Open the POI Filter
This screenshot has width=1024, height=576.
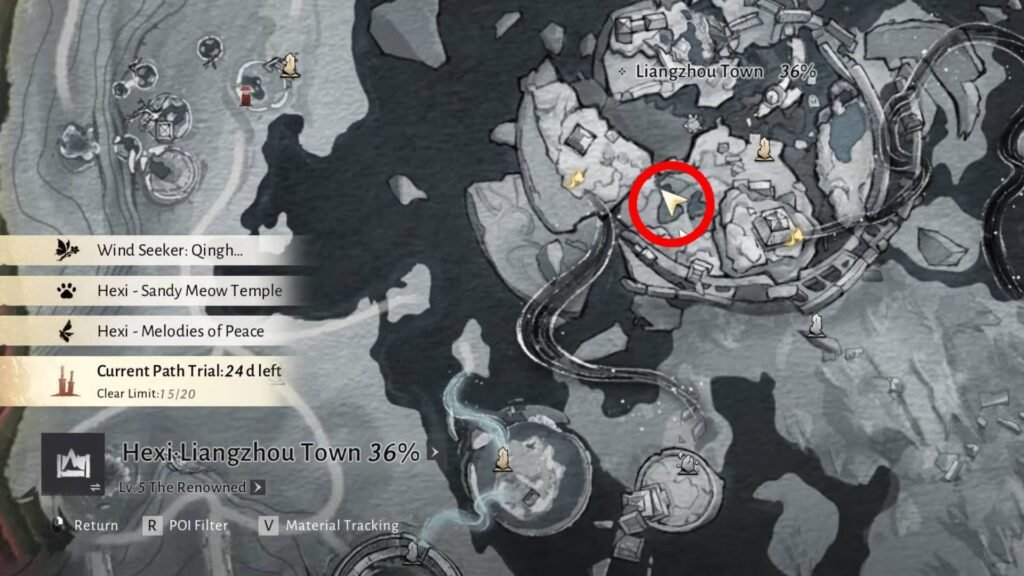187,525
